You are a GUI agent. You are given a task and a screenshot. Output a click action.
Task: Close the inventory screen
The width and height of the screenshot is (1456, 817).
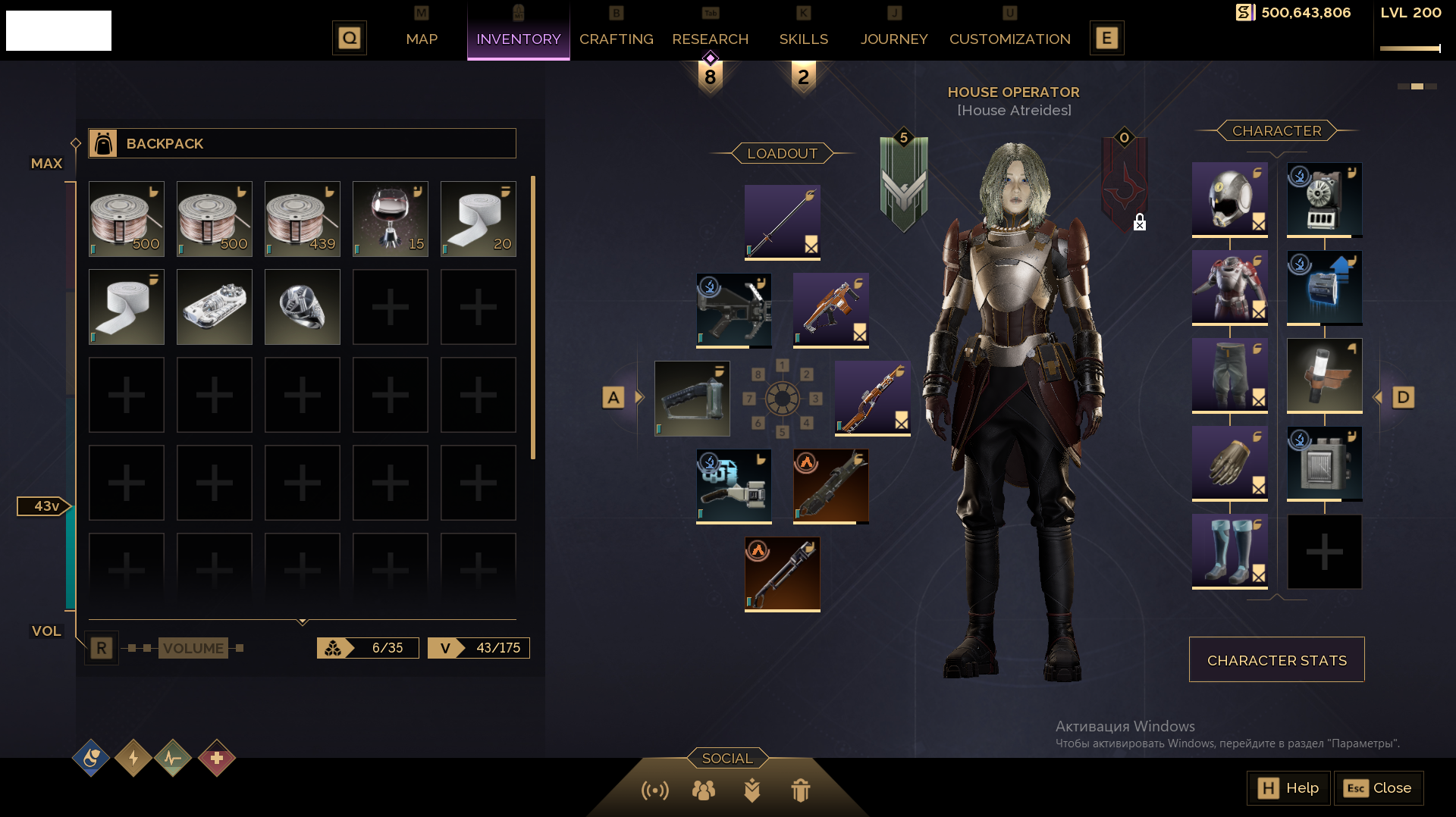[x=1378, y=788]
